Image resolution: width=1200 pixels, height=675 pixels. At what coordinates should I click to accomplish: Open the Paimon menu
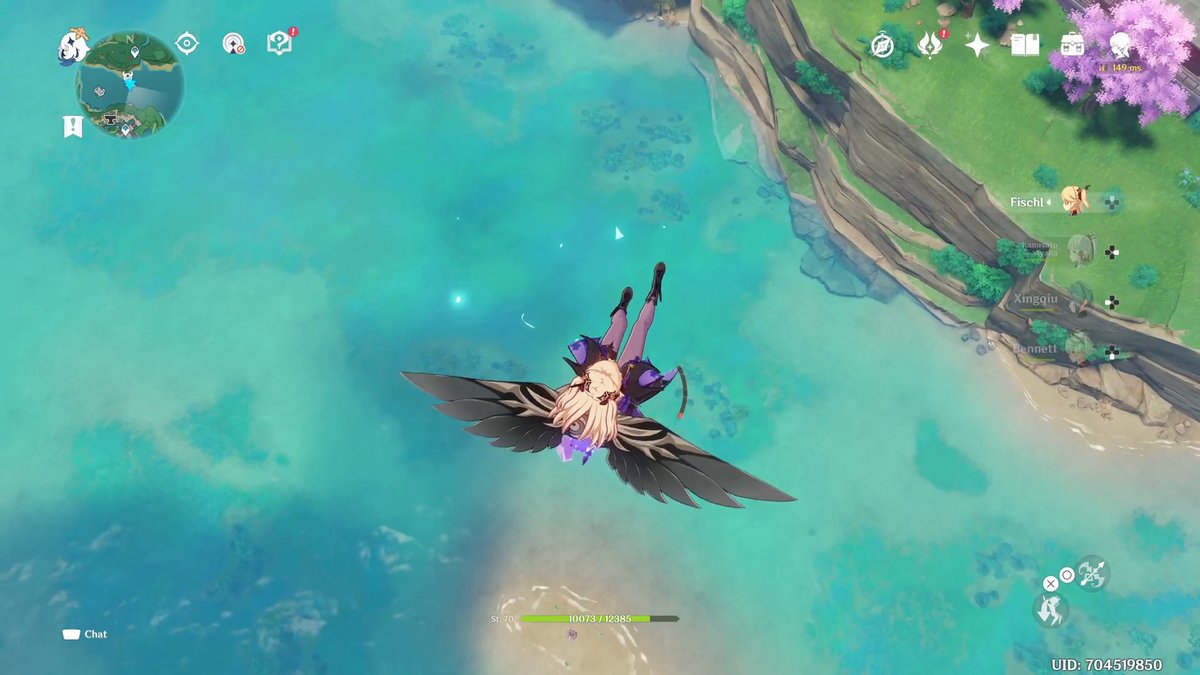tap(72, 46)
